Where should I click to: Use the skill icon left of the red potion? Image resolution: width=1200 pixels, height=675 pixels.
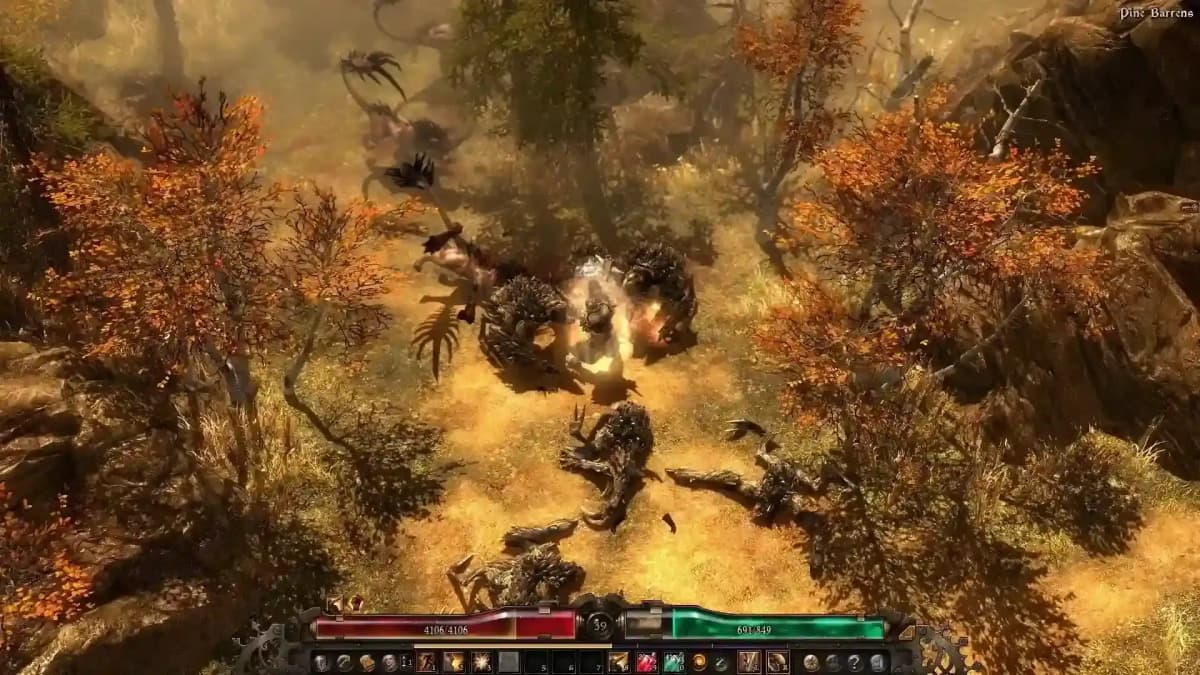(619, 662)
